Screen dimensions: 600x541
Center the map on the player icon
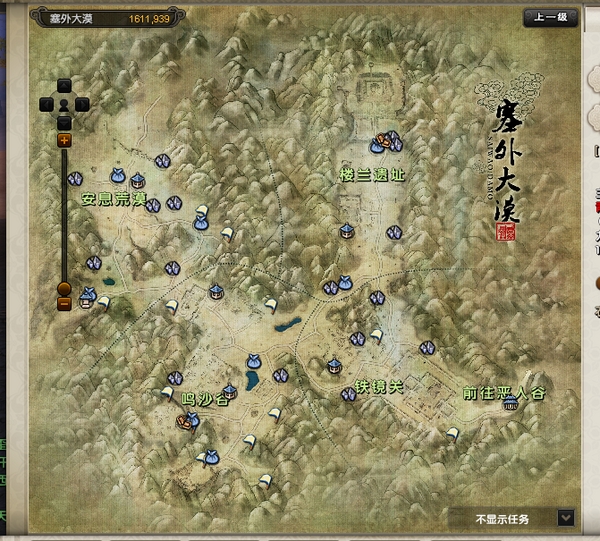pyautogui.click(x=64, y=103)
